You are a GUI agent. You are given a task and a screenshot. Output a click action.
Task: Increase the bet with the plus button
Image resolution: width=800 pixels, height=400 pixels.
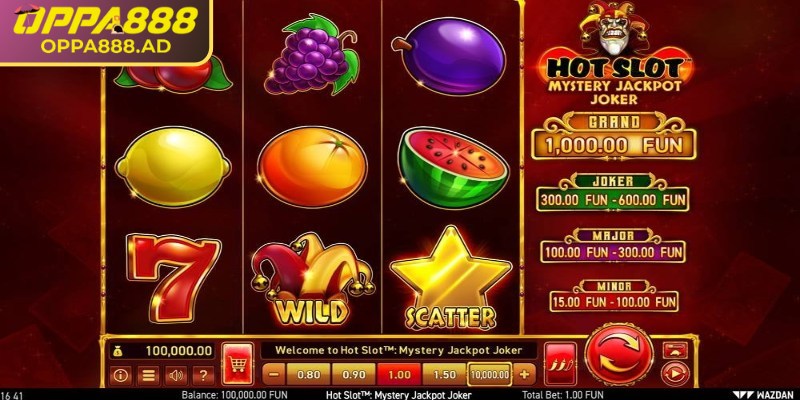pos(527,375)
